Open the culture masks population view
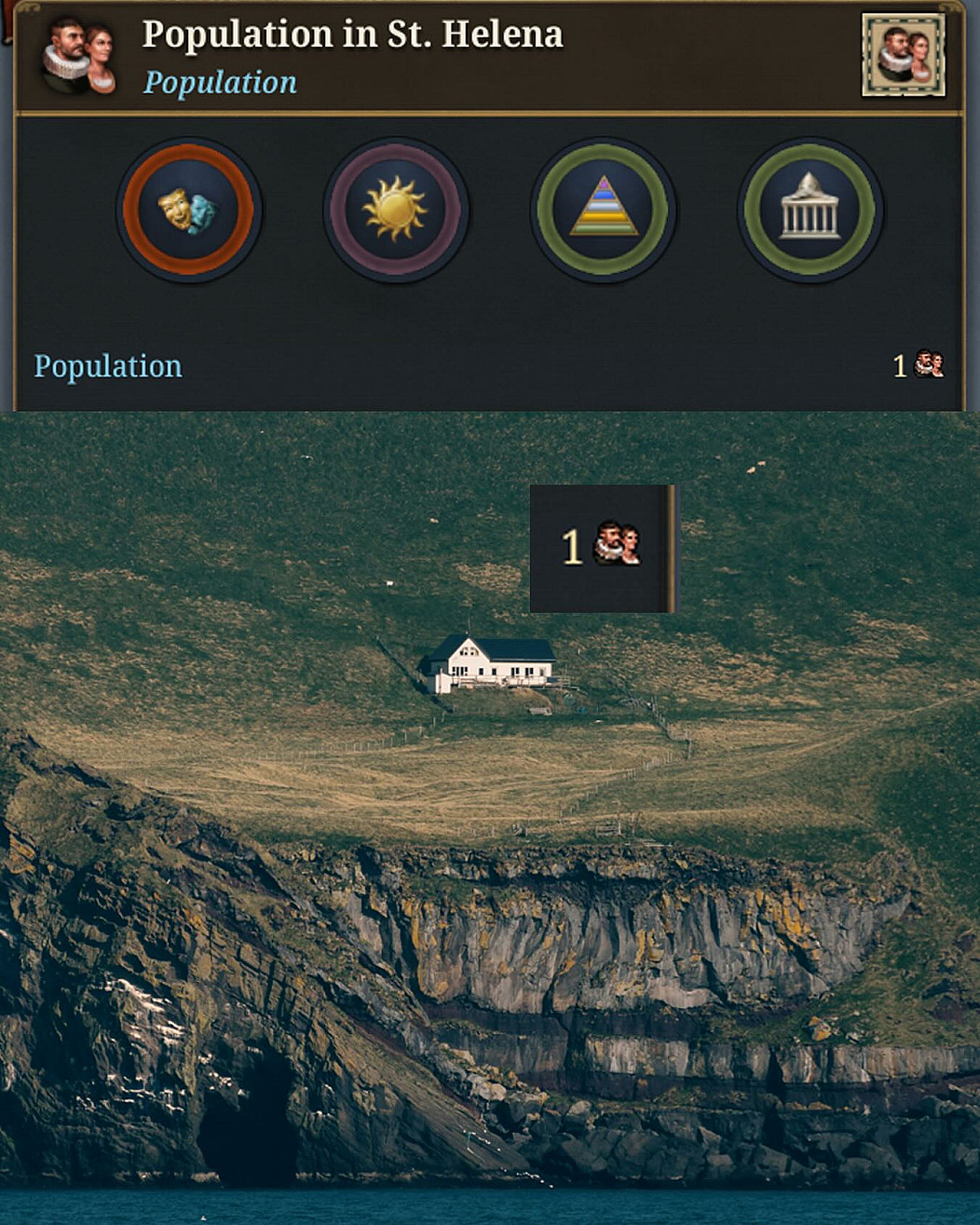The height and width of the screenshot is (1225, 980). [188, 211]
